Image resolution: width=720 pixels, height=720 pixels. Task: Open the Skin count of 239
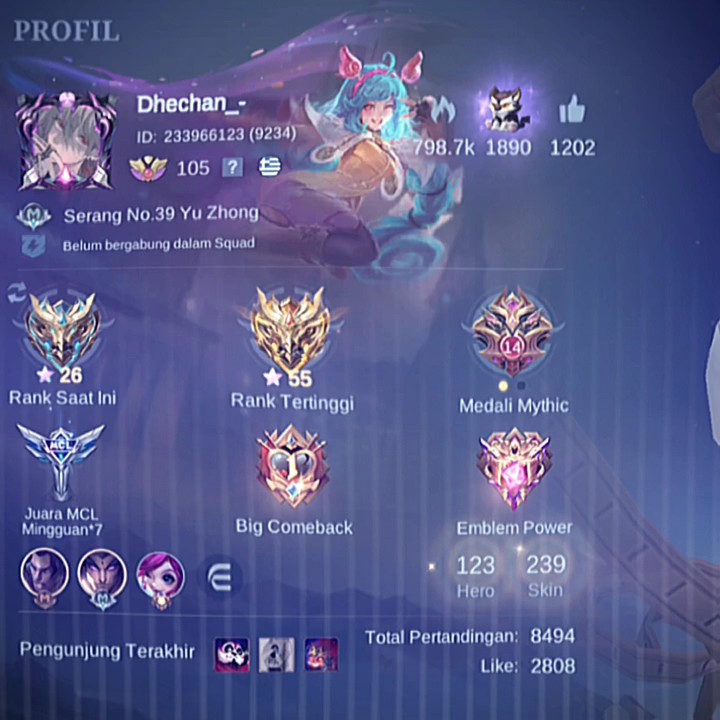tap(545, 575)
